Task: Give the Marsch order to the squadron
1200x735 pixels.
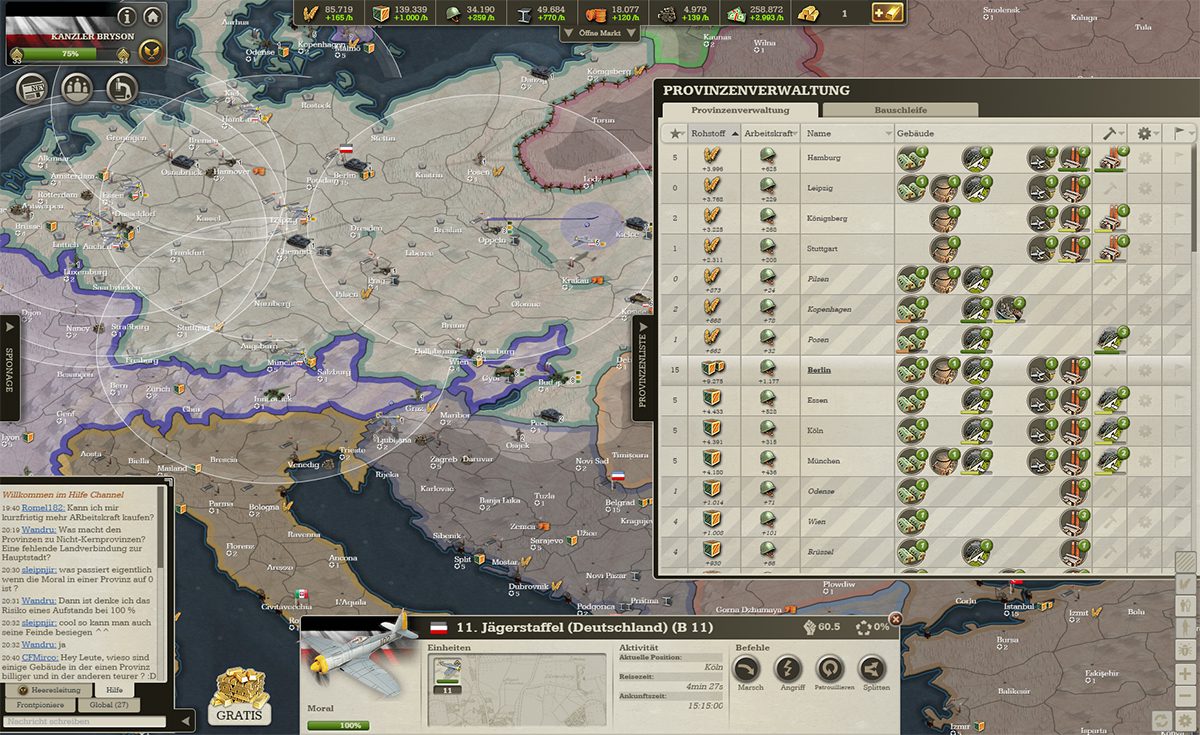Action: 750,669
